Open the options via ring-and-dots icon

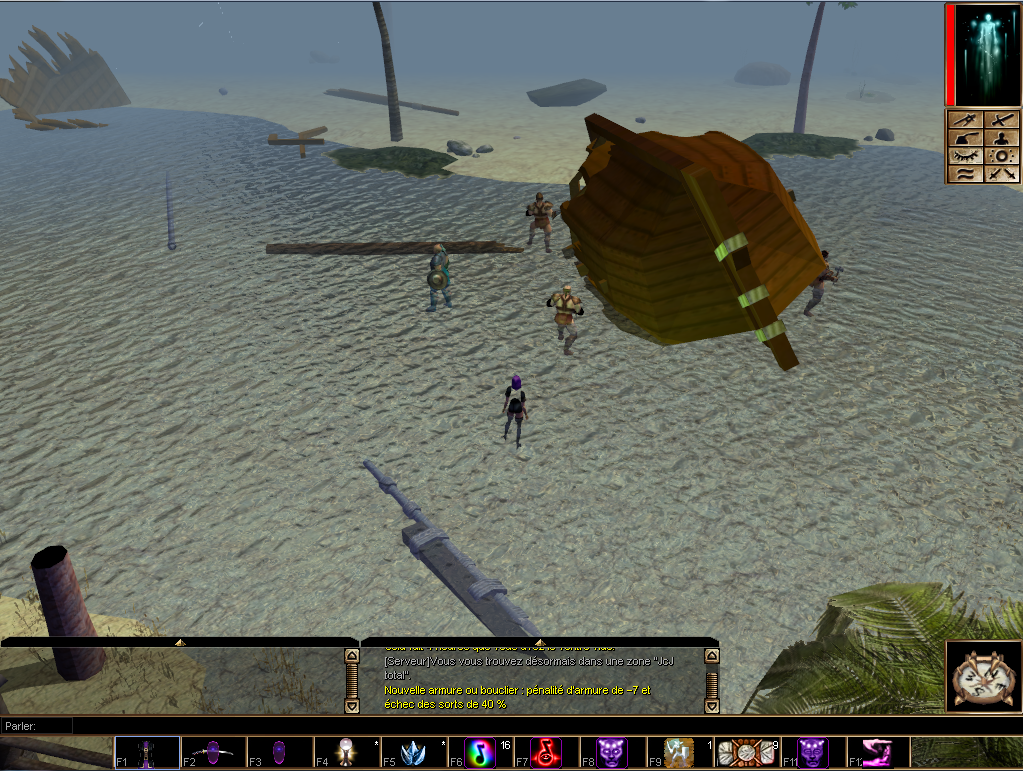[1002, 156]
